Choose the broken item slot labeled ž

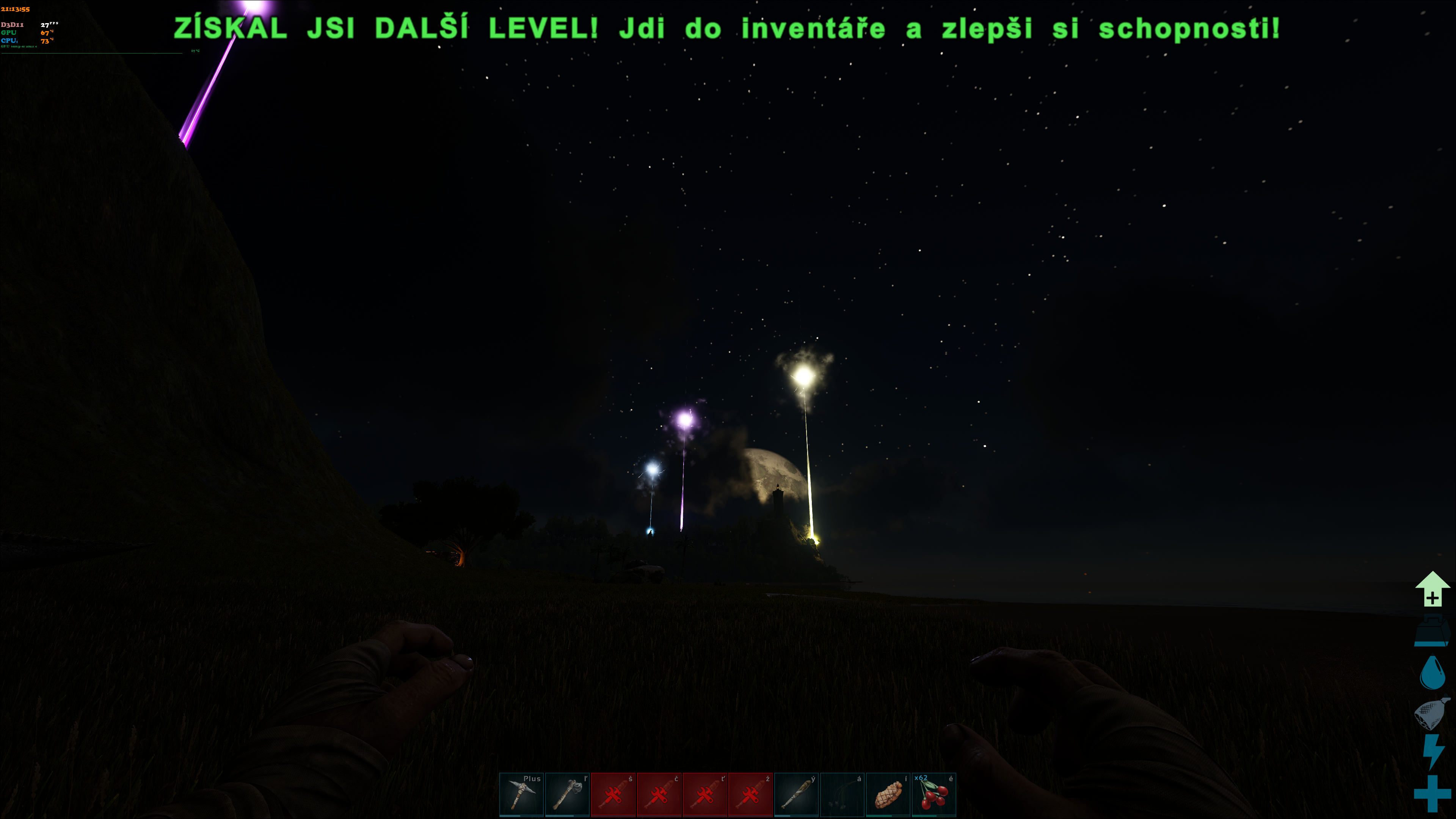(x=750, y=794)
